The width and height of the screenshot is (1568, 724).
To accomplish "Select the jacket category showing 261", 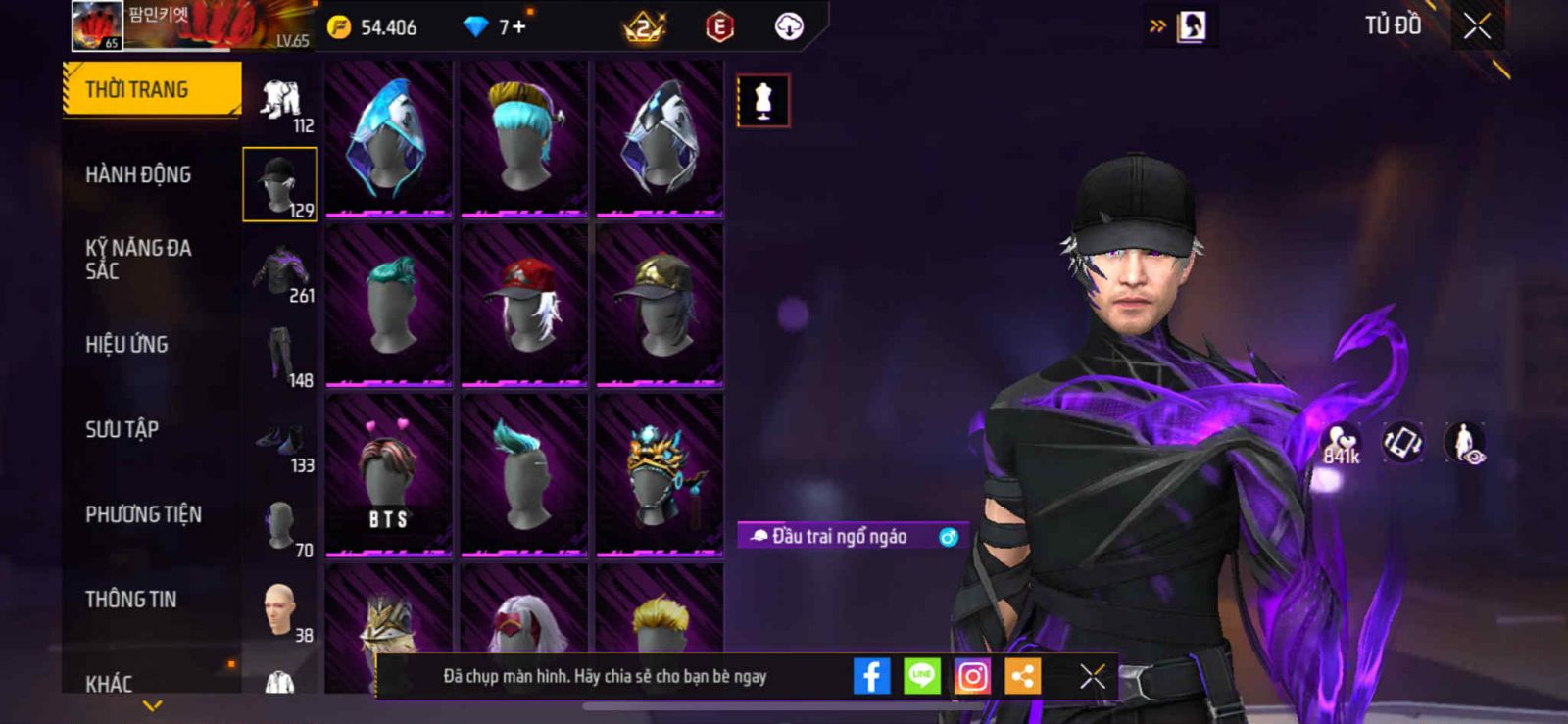I will pyautogui.click(x=281, y=273).
